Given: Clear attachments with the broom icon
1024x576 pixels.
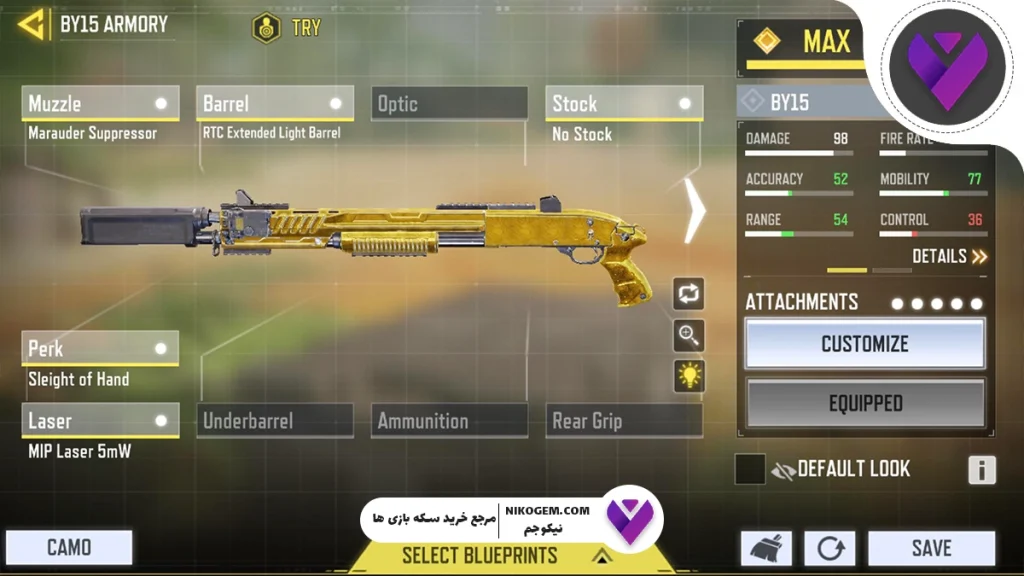Looking at the screenshot, I should [x=766, y=548].
